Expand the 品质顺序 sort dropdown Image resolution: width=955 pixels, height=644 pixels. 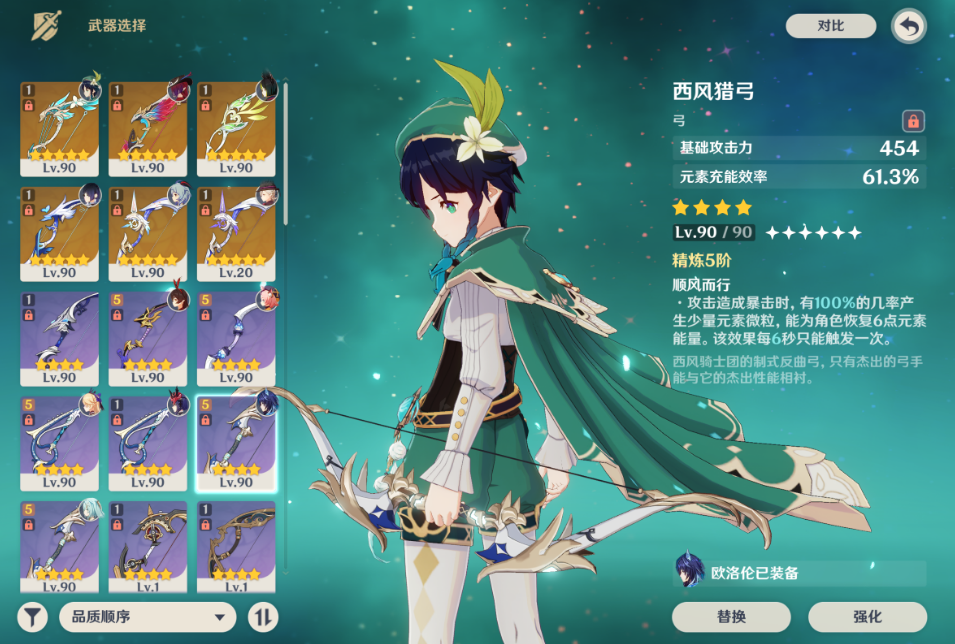[147, 616]
